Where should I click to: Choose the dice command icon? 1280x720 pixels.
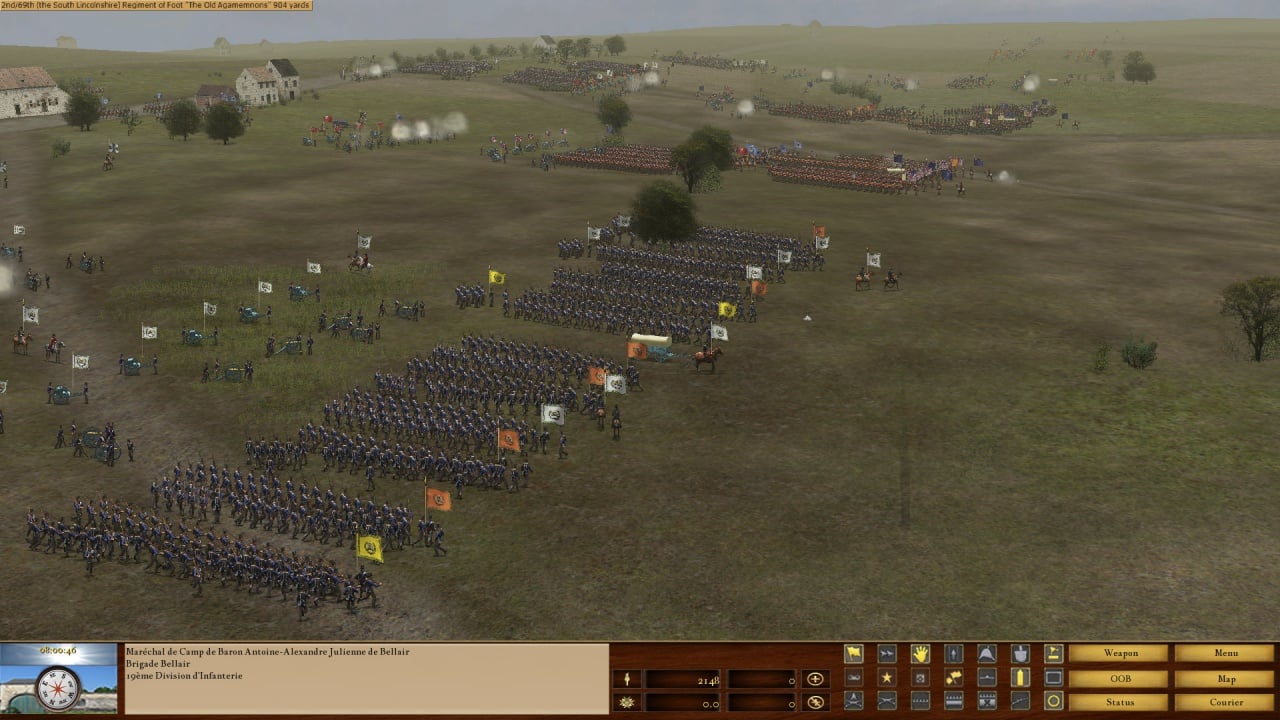click(920, 677)
